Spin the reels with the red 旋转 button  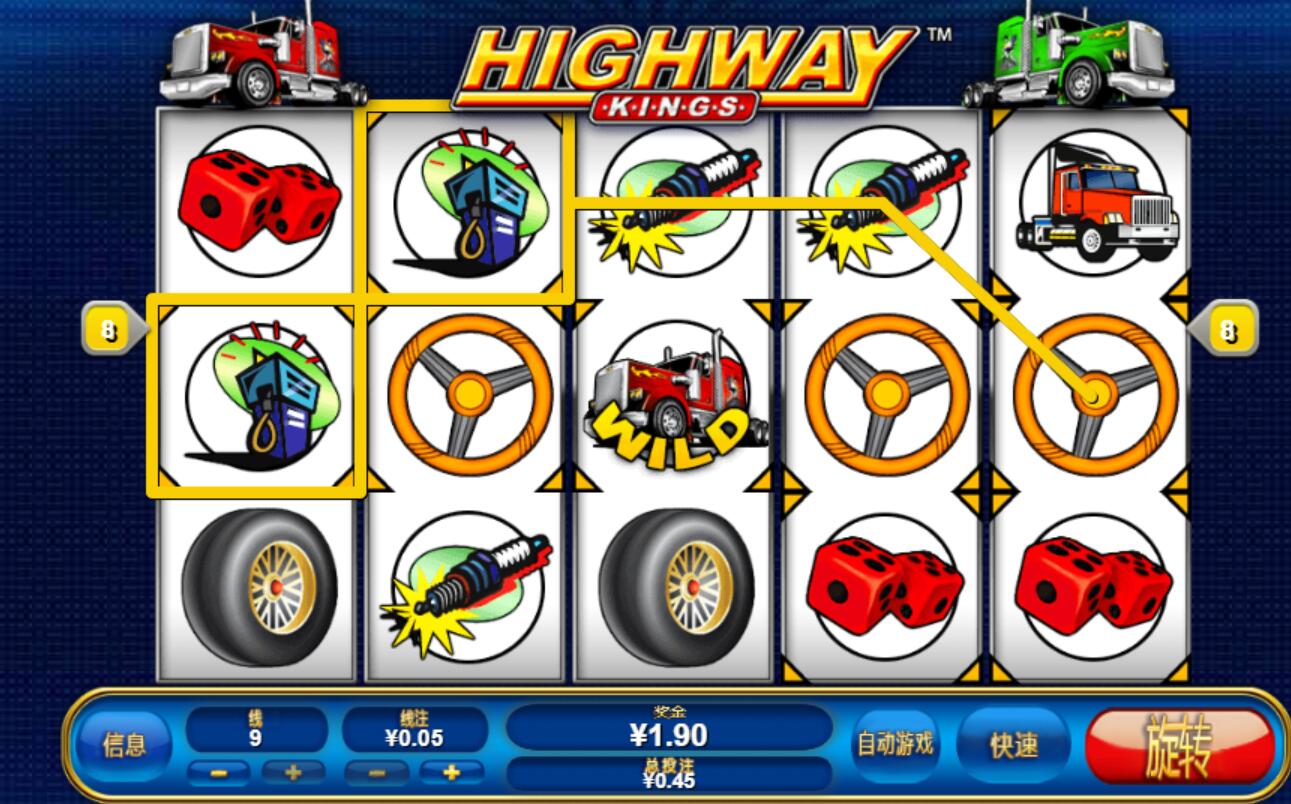click(1179, 746)
